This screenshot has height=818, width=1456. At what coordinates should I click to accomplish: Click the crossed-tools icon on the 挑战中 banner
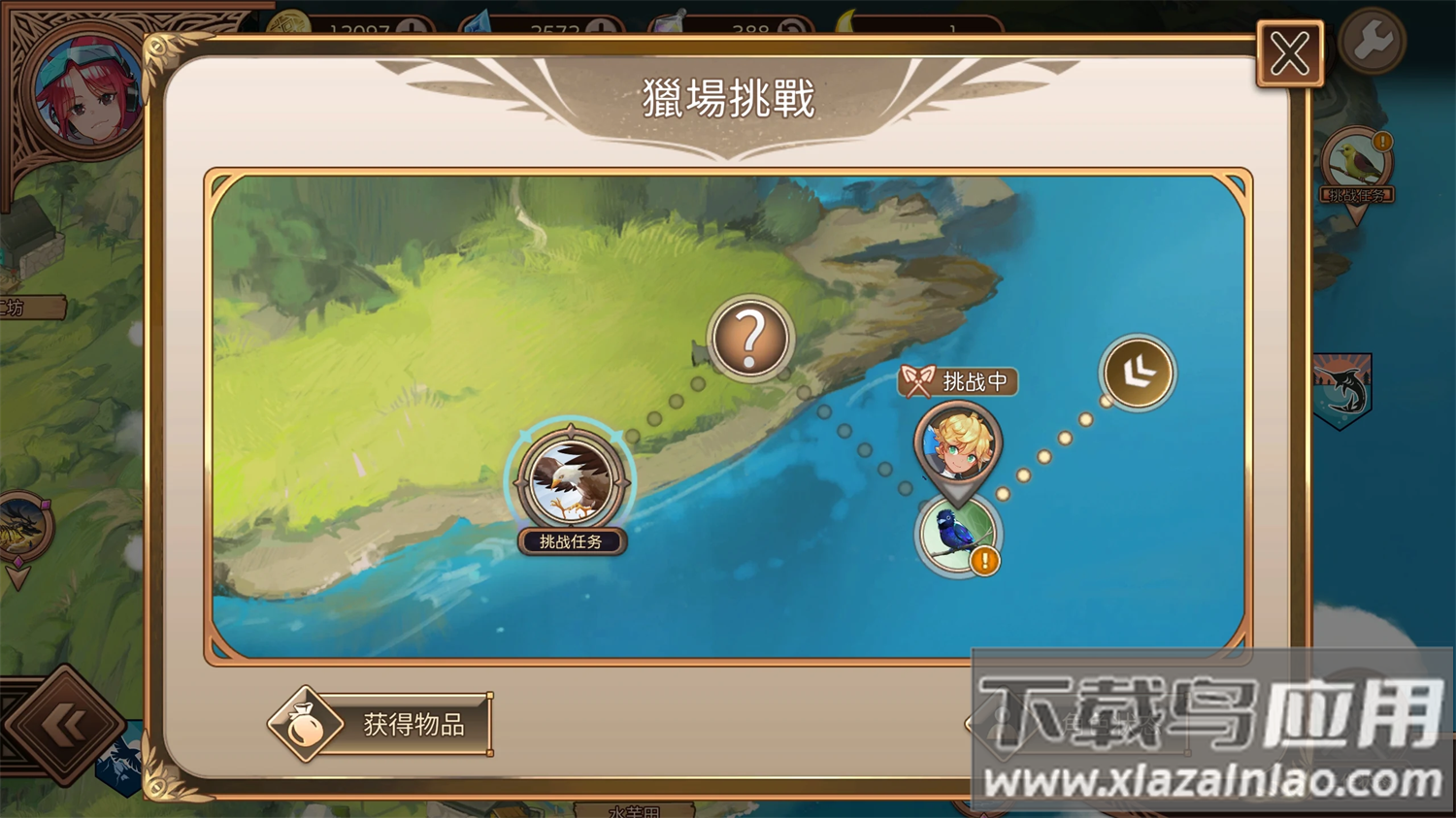(x=917, y=380)
